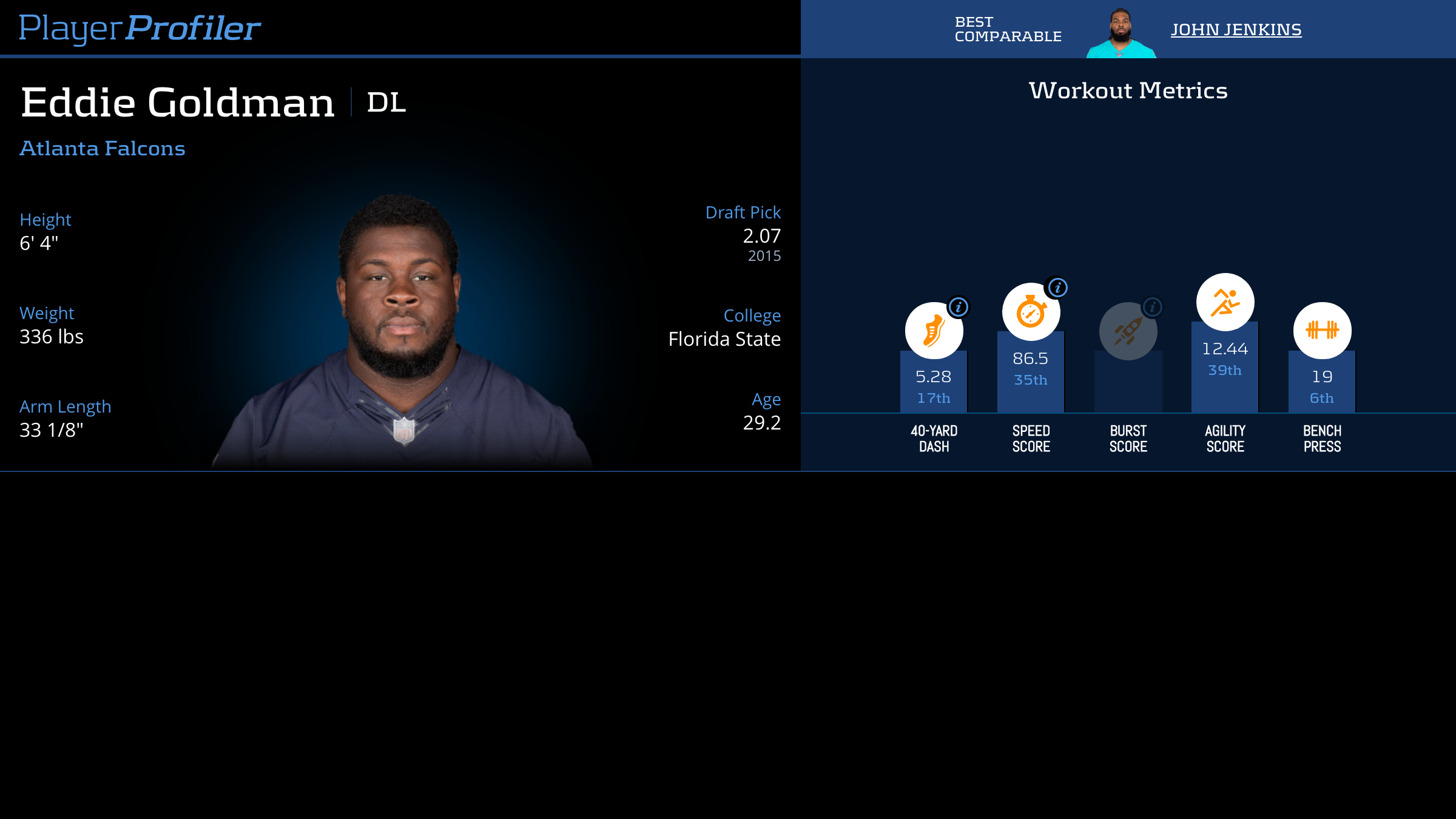Viewport: 1456px width, 819px height.
Task: Show info for the 40-Yard Dash metric
Action: (x=959, y=308)
